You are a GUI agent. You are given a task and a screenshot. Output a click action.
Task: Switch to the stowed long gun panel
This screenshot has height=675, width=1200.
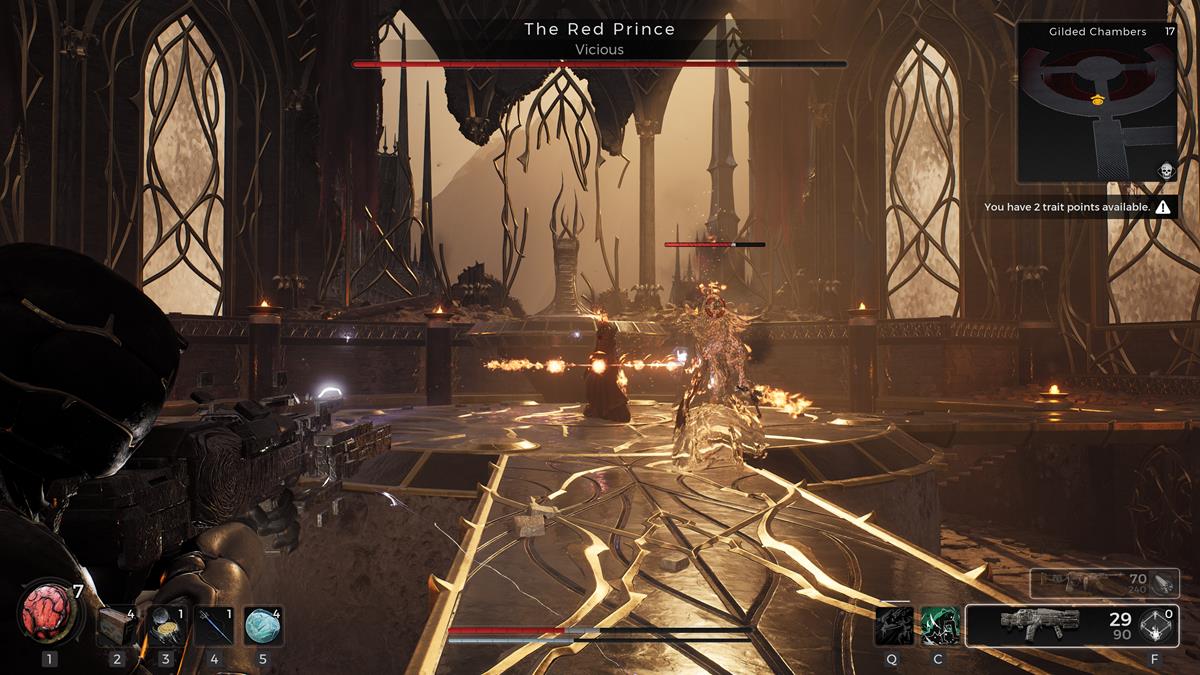click(1088, 583)
